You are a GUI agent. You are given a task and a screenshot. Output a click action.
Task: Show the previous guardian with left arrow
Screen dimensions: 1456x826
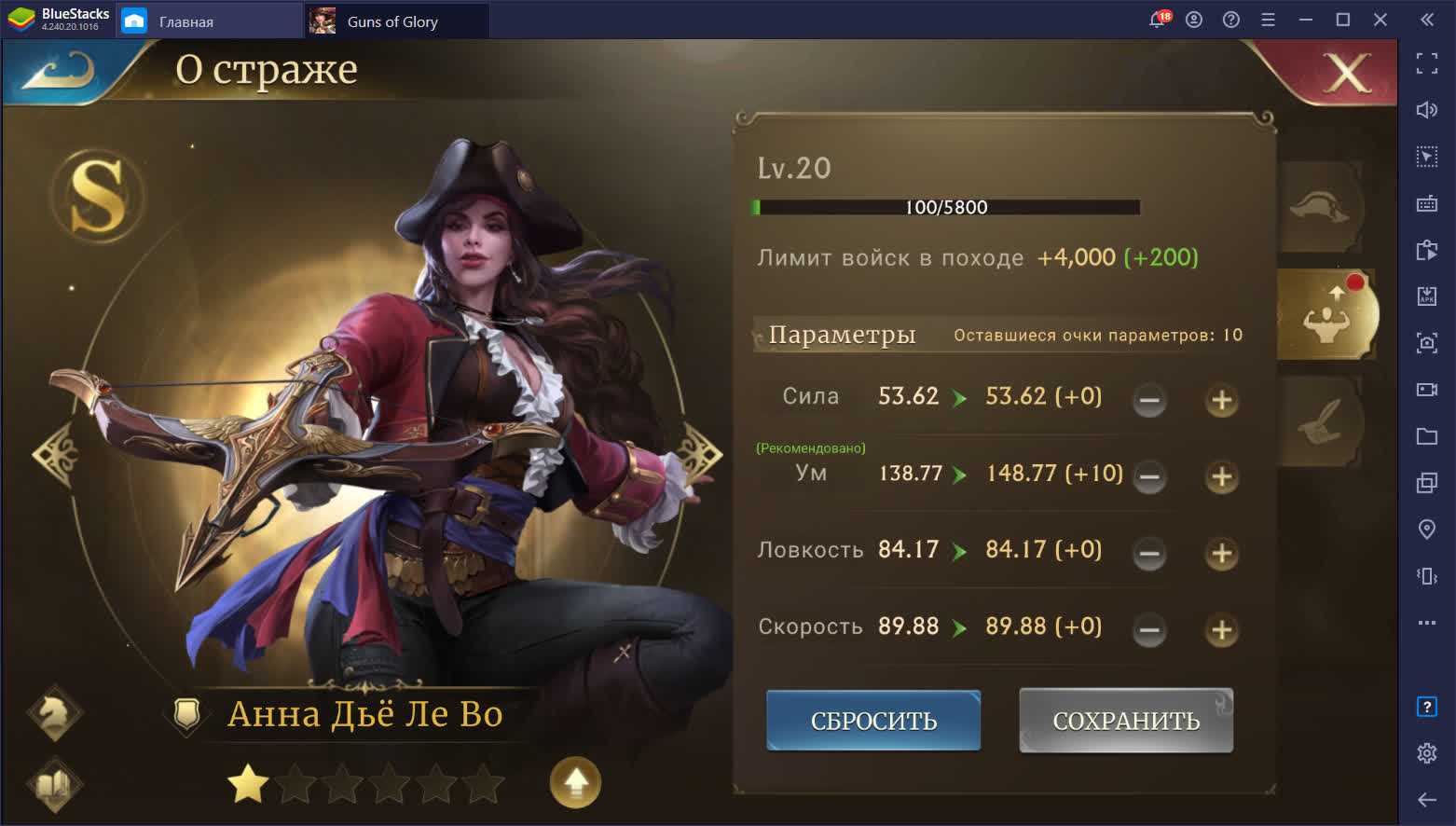[54, 455]
